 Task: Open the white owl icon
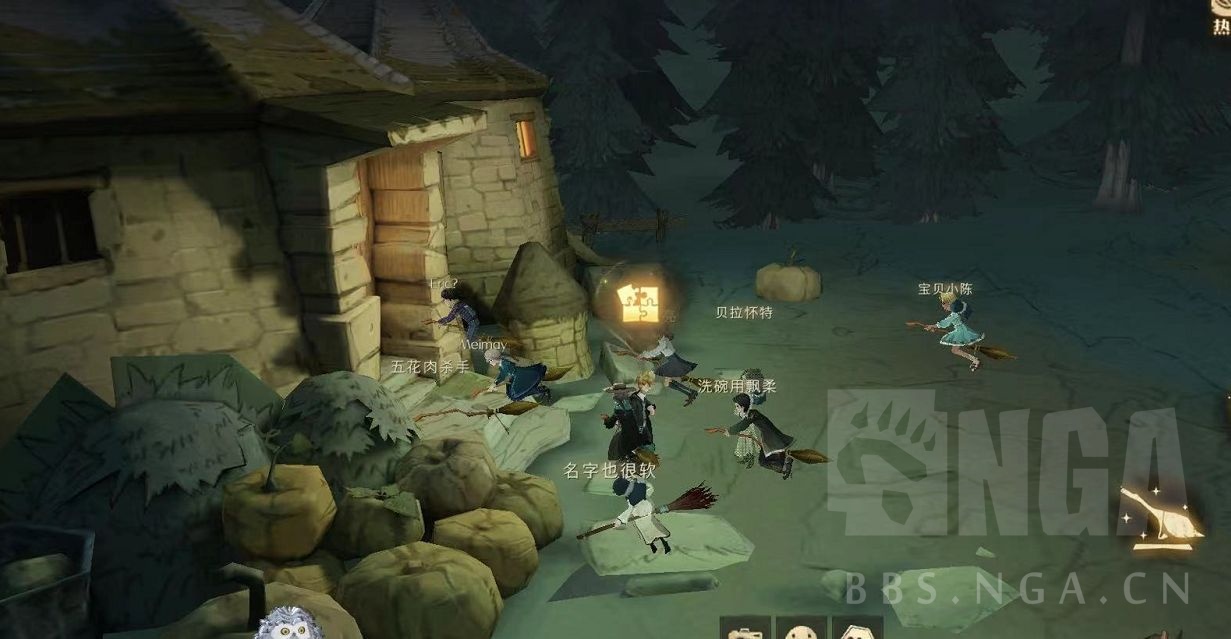288,624
